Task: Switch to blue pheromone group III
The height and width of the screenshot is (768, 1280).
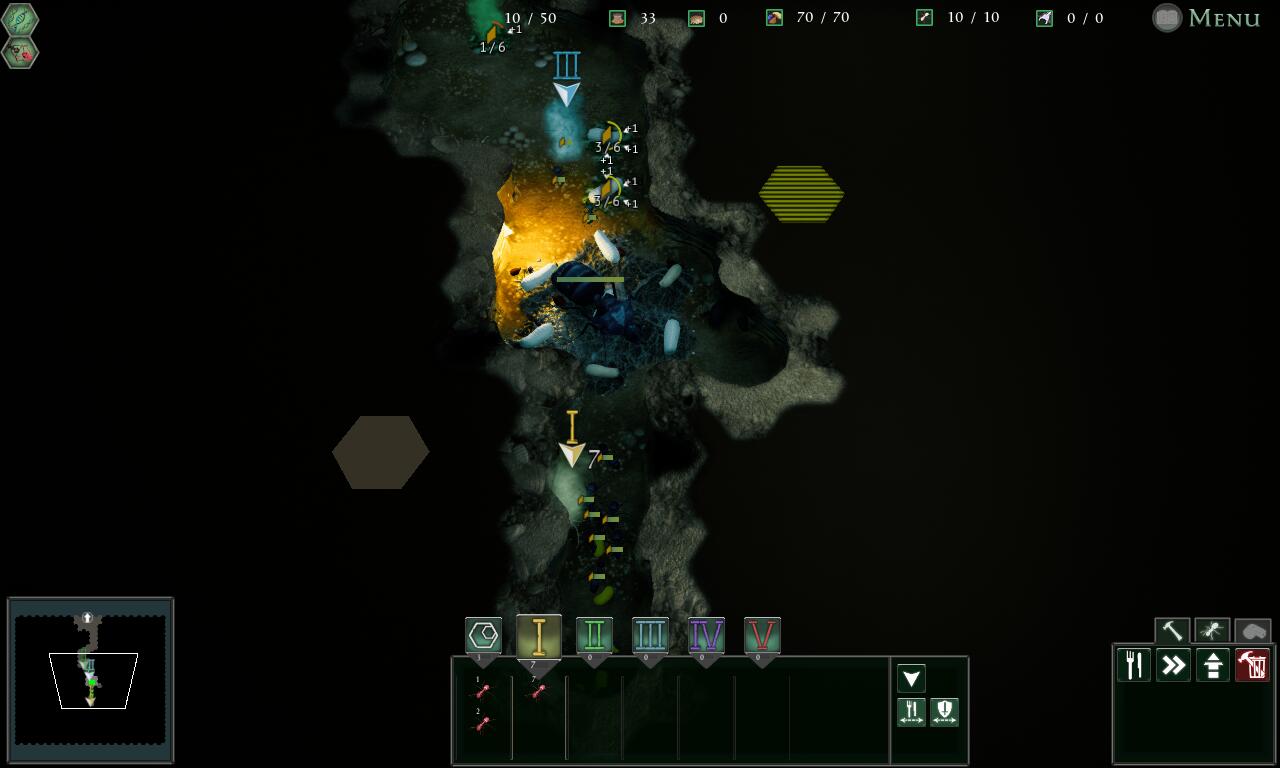Action: click(x=650, y=636)
